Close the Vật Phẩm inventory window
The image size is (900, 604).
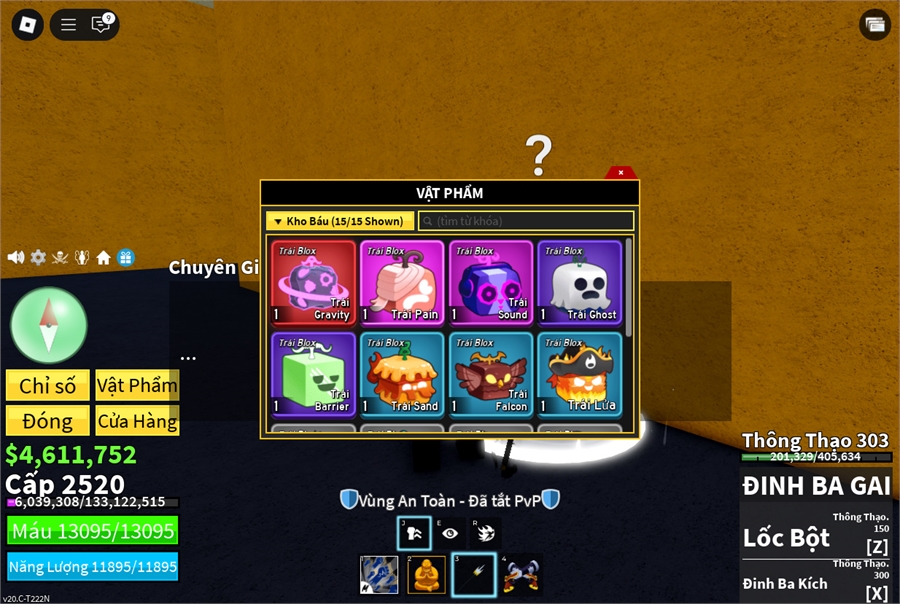[621, 172]
